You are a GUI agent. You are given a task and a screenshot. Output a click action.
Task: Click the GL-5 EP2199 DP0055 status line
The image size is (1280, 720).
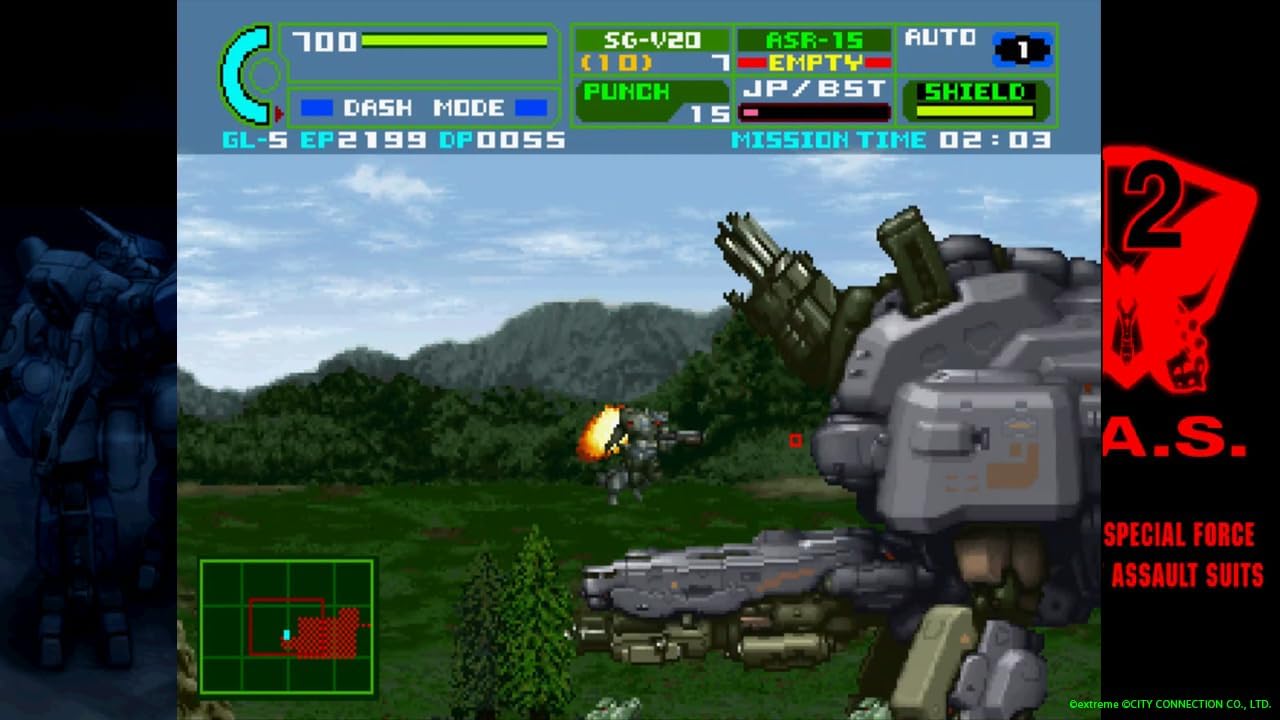(385, 139)
